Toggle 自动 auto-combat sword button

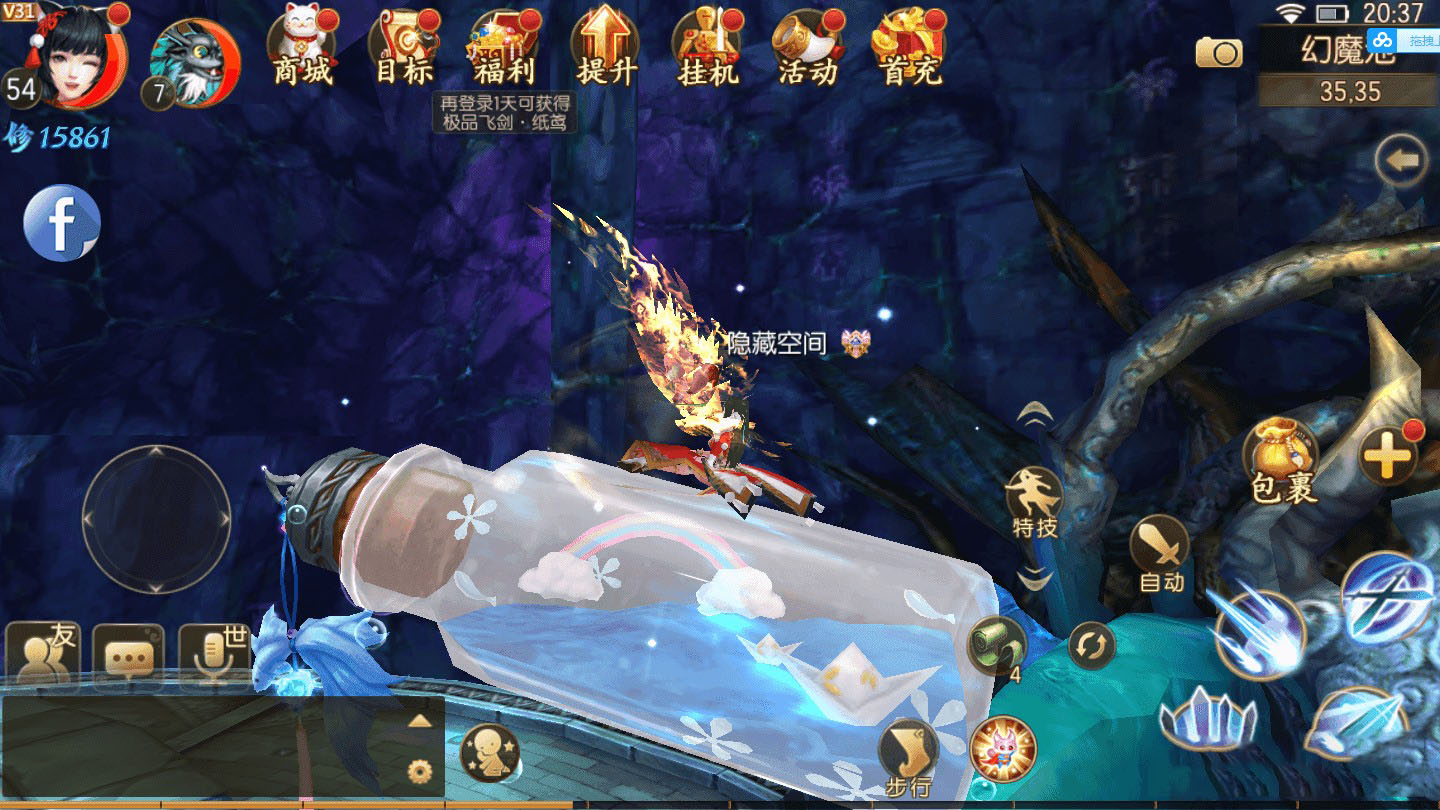(1161, 552)
